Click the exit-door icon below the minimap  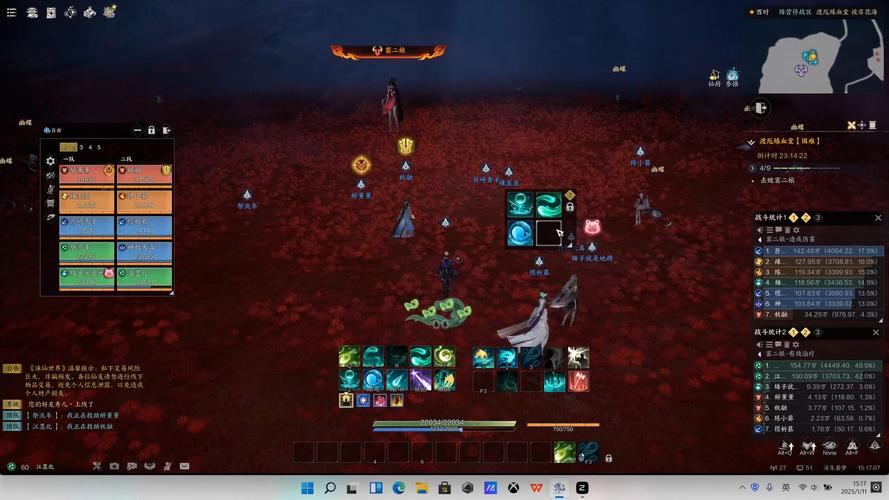point(761,107)
